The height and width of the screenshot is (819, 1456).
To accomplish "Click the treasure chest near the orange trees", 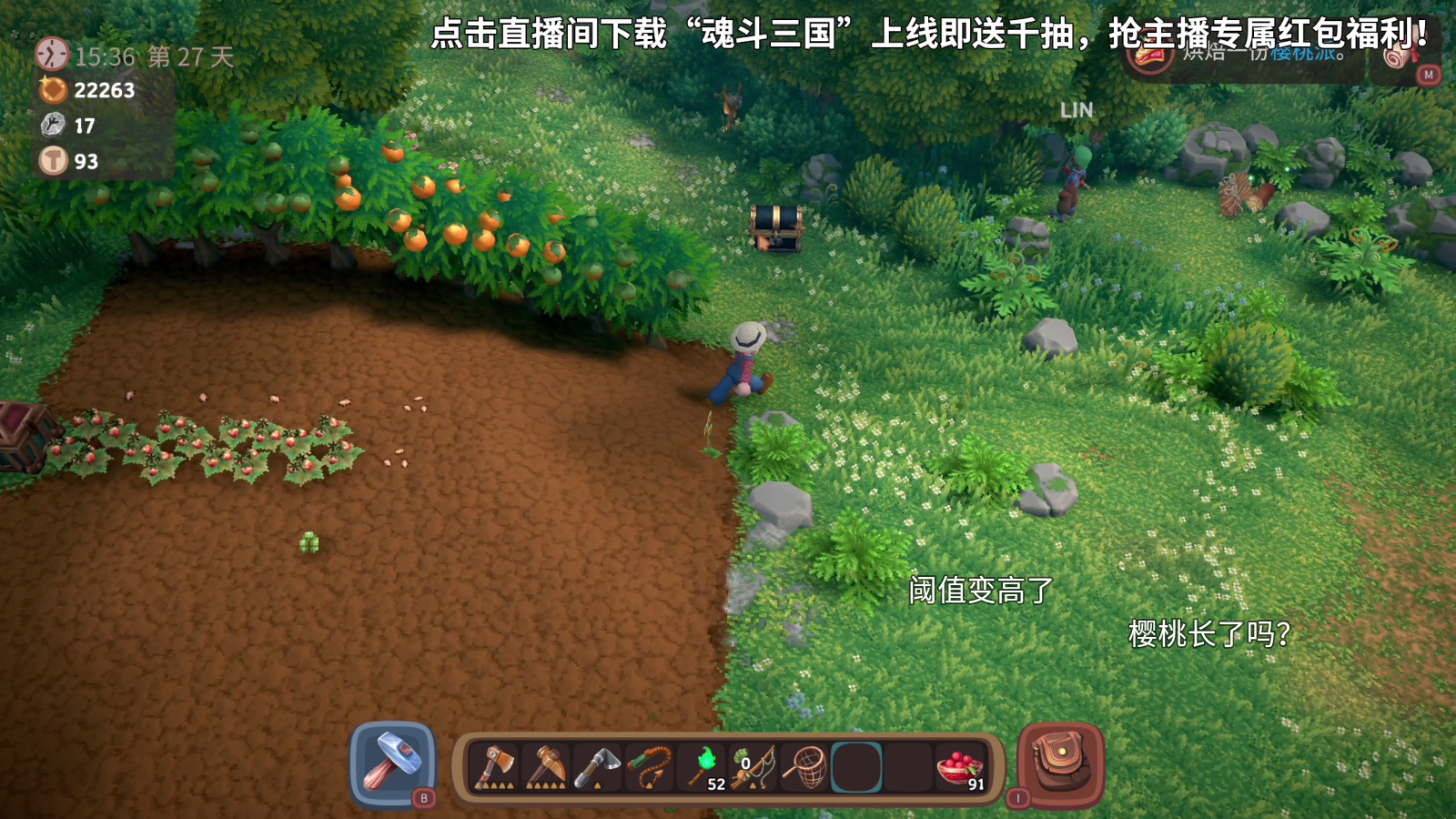I will pyautogui.click(x=775, y=228).
